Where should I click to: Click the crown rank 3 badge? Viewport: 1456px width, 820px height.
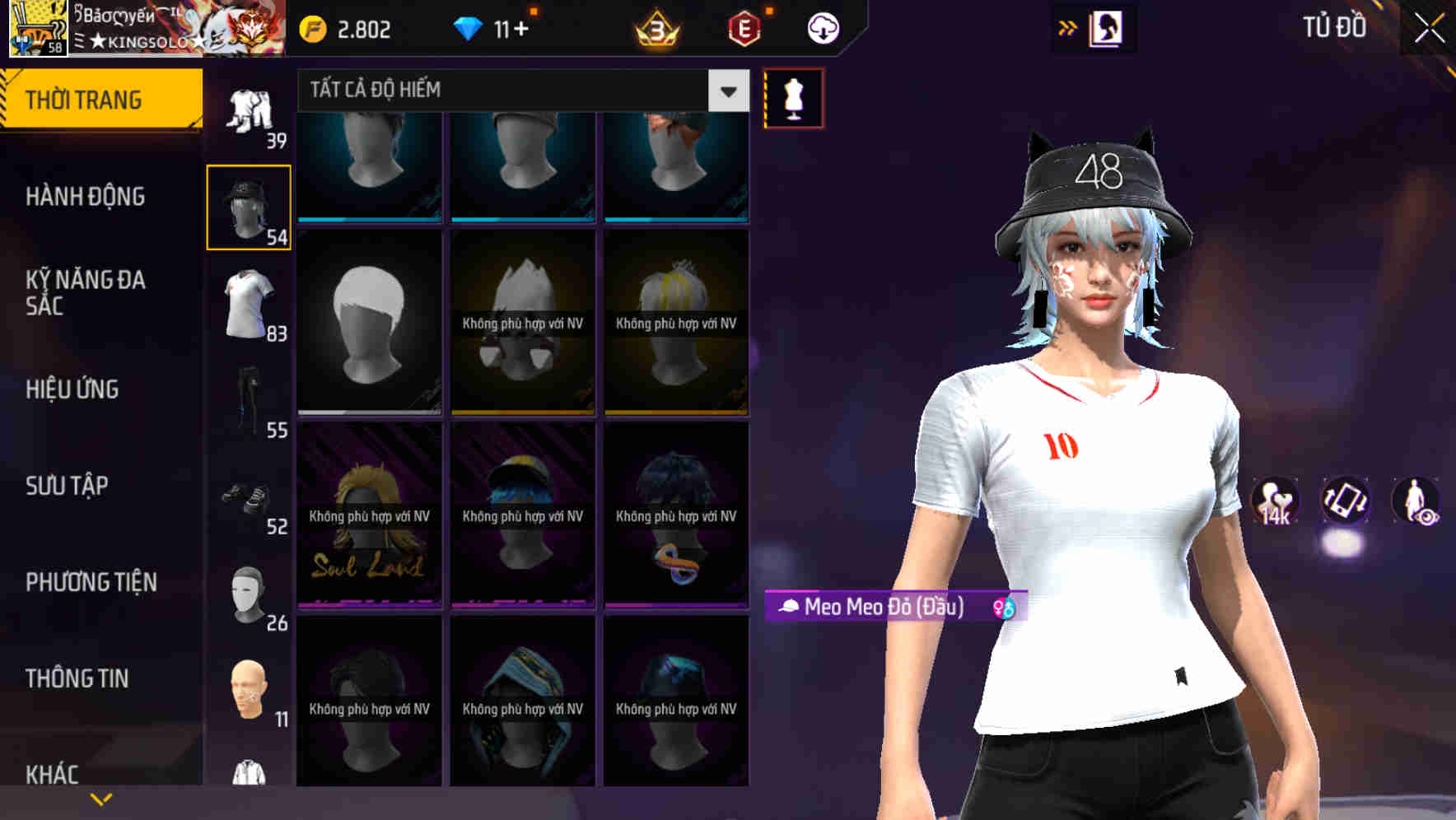tap(655, 27)
